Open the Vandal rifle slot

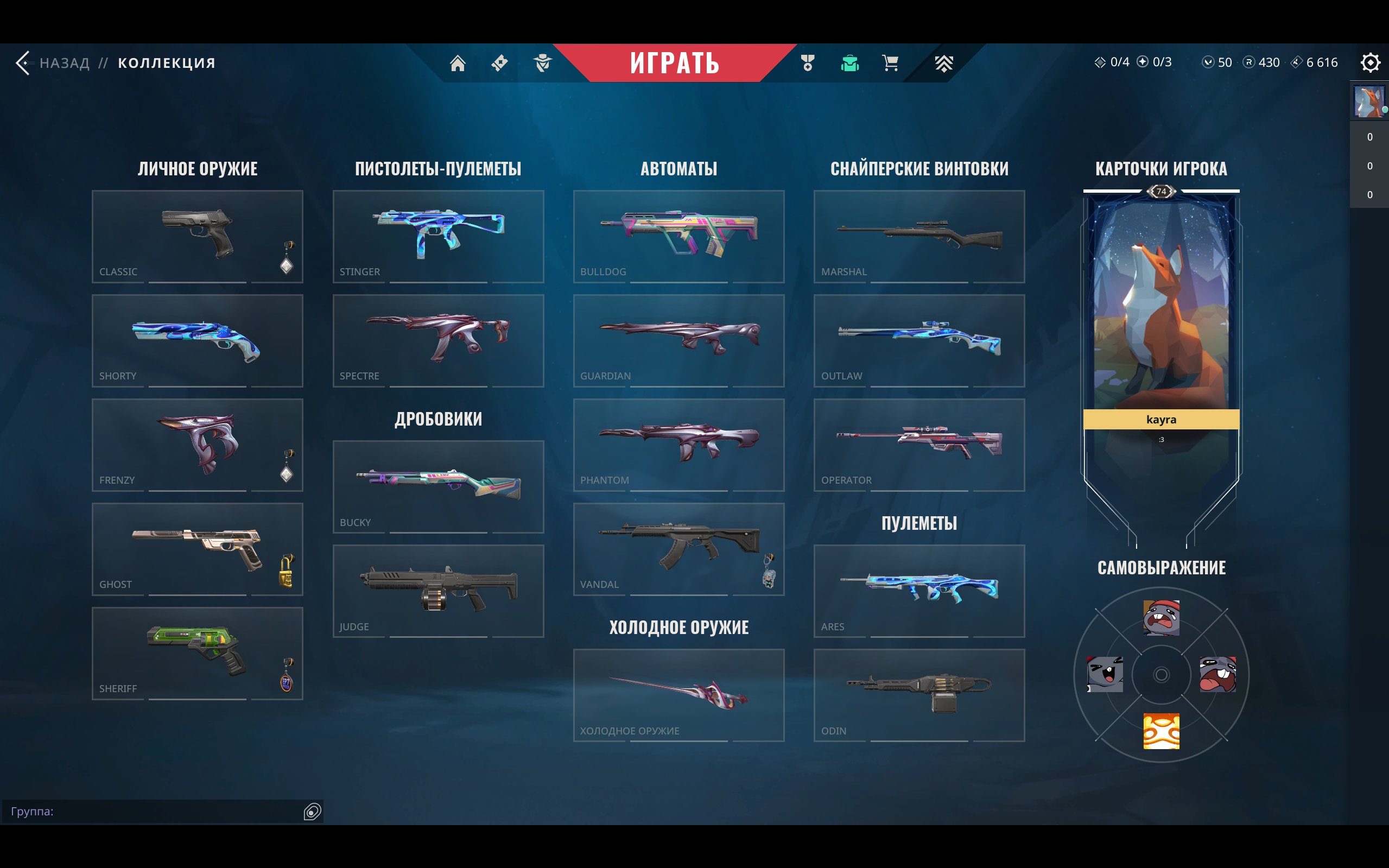[678, 549]
